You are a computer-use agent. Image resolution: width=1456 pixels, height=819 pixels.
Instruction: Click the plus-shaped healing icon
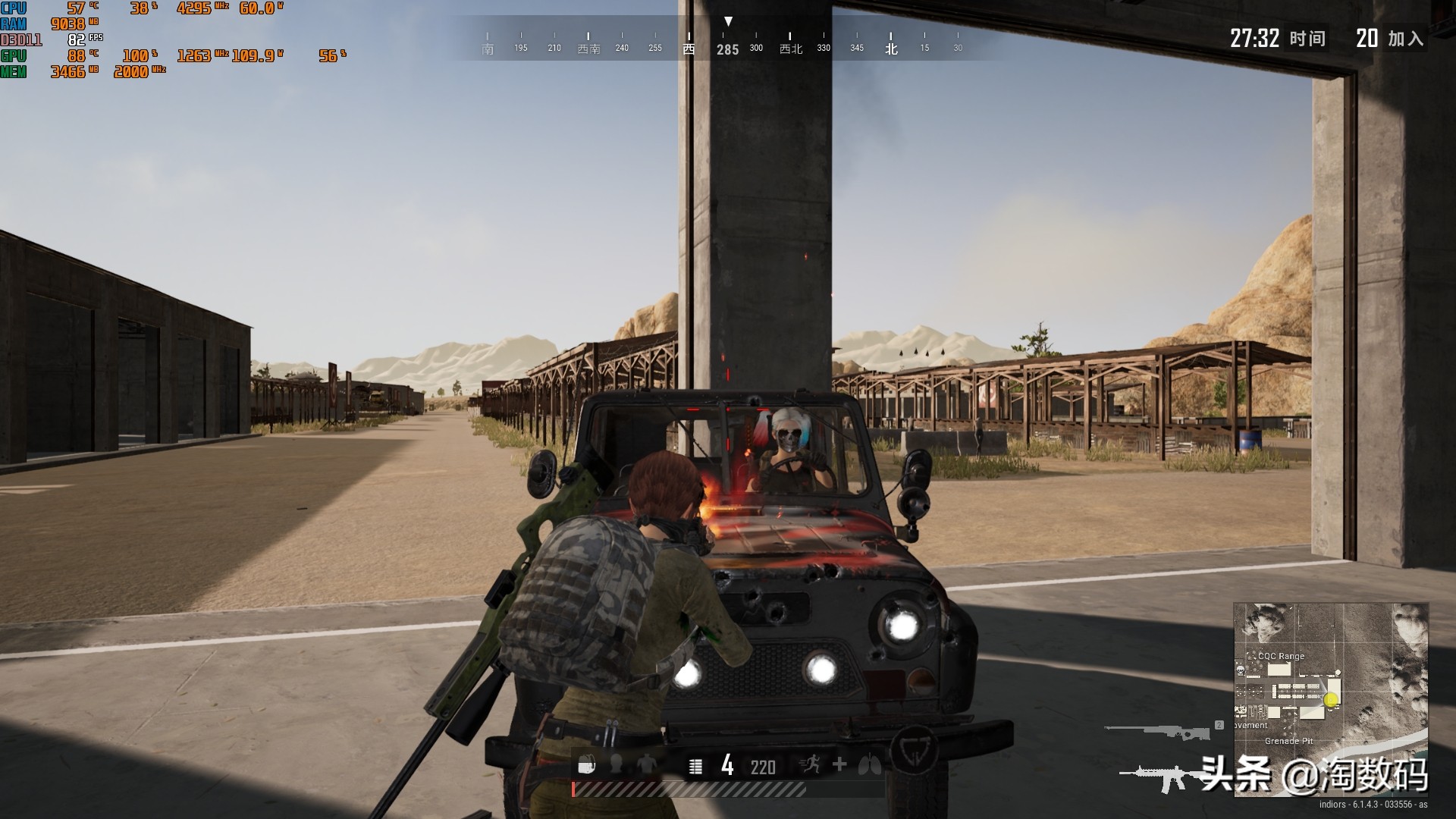[839, 764]
